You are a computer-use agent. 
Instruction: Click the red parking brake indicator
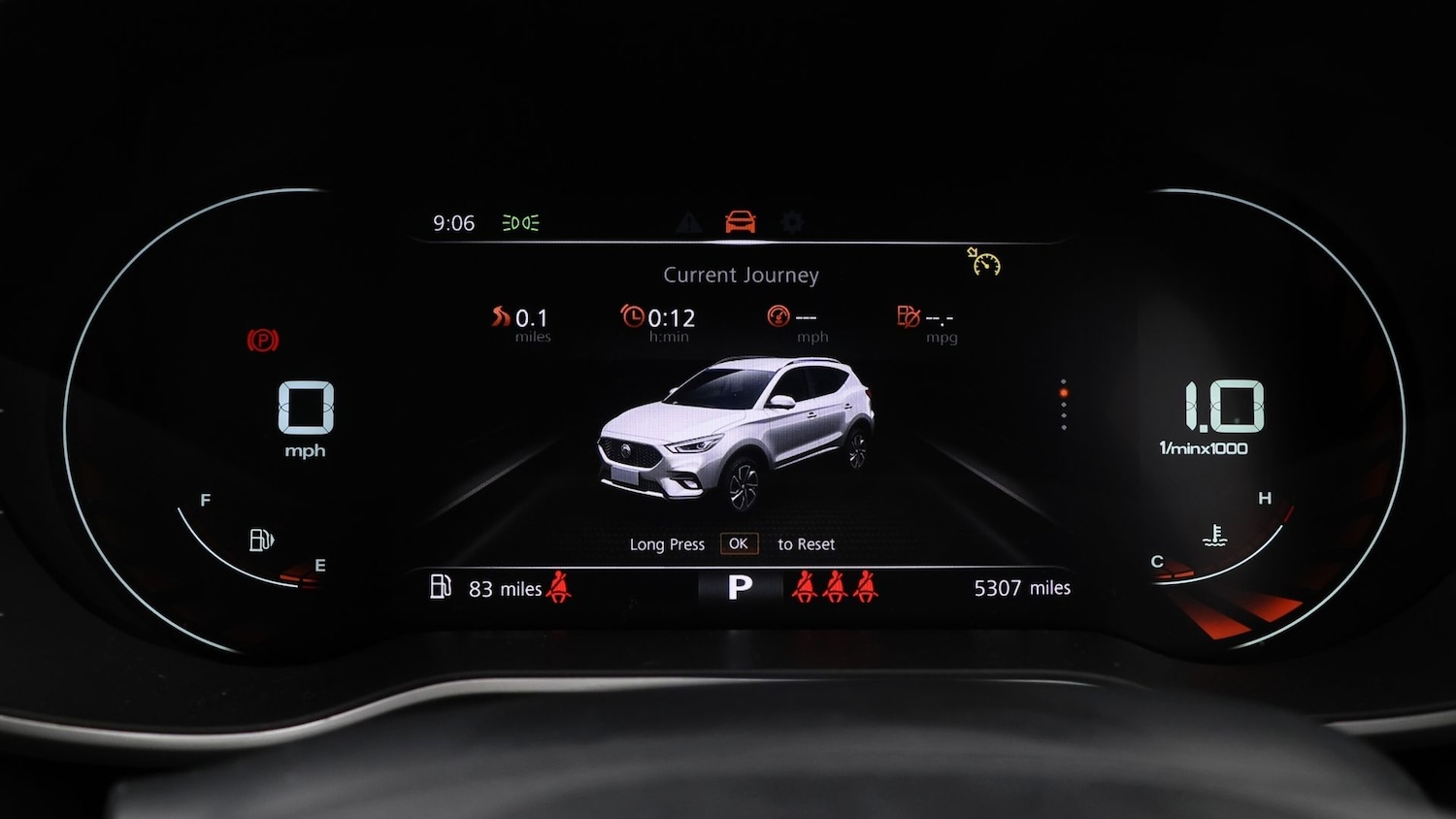tap(262, 341)
